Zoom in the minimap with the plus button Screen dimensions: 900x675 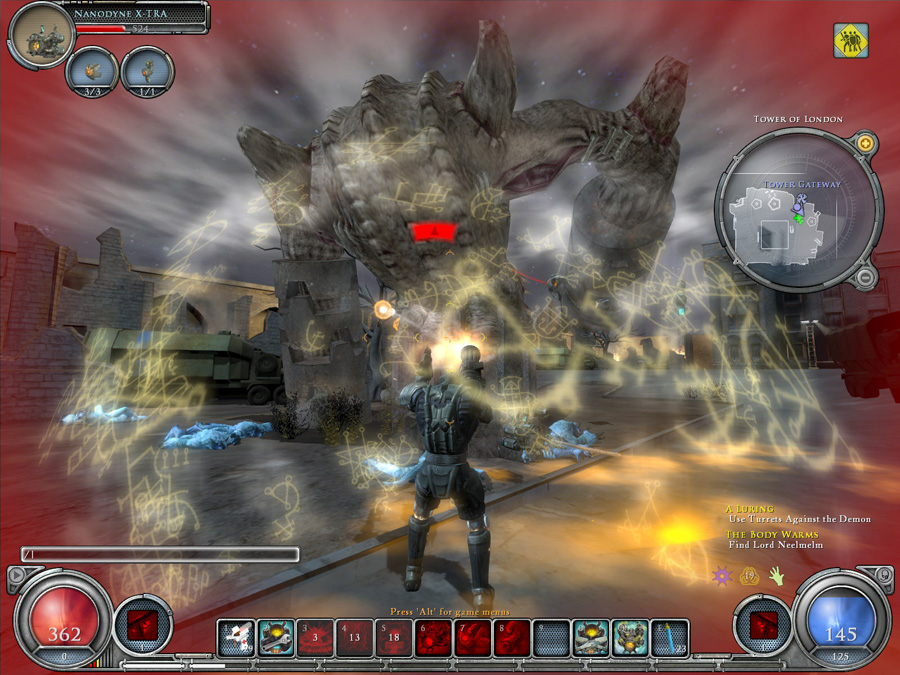pos(866,145)
